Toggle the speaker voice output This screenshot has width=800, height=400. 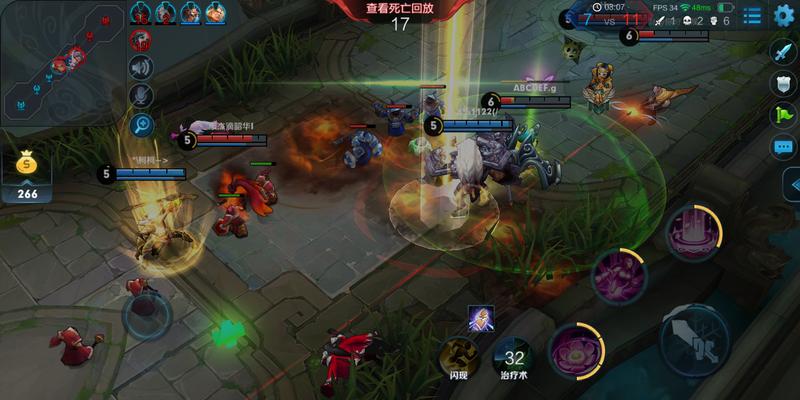141,67
